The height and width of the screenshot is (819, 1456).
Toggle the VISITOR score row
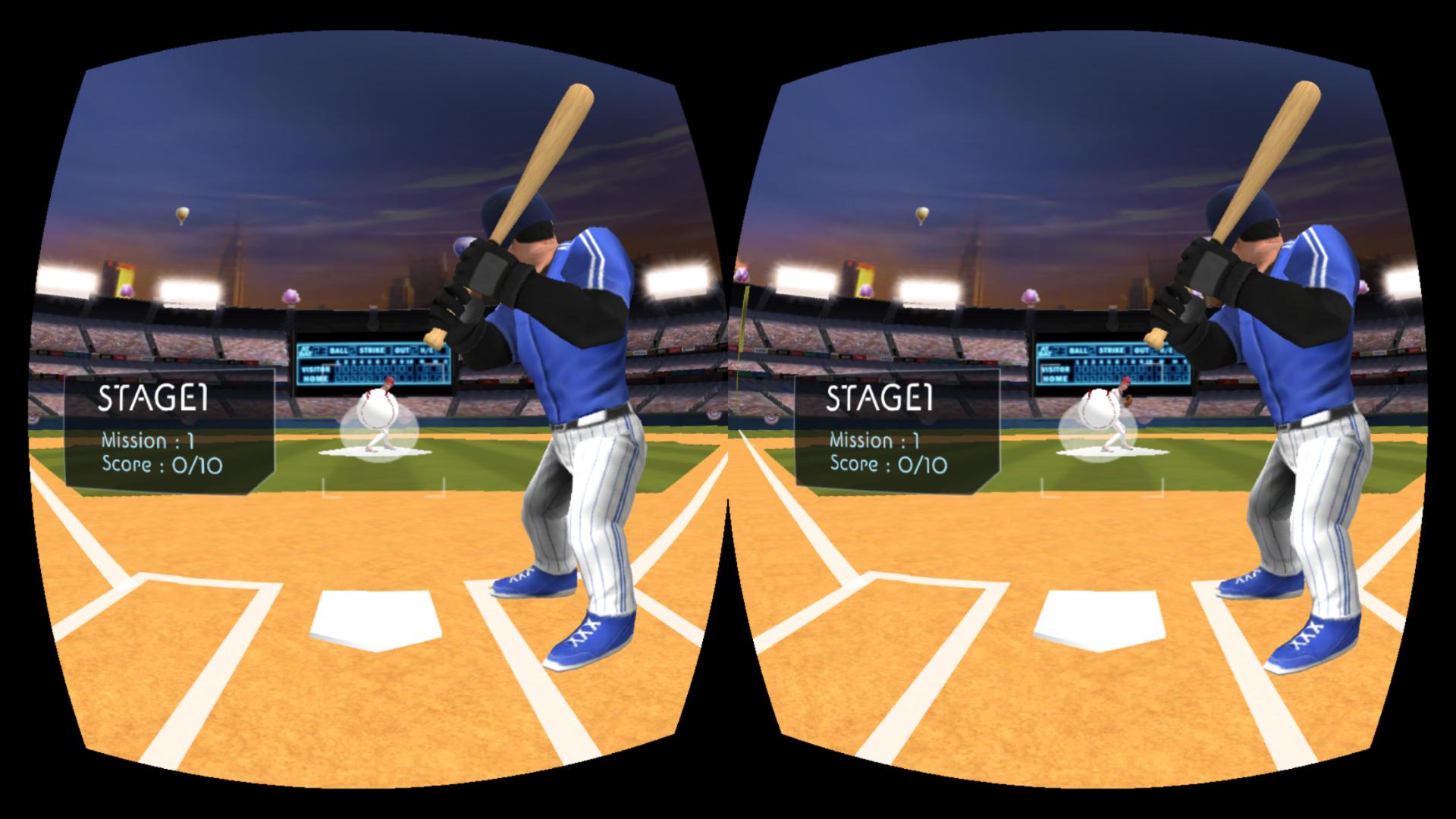(x=315, y=369)
